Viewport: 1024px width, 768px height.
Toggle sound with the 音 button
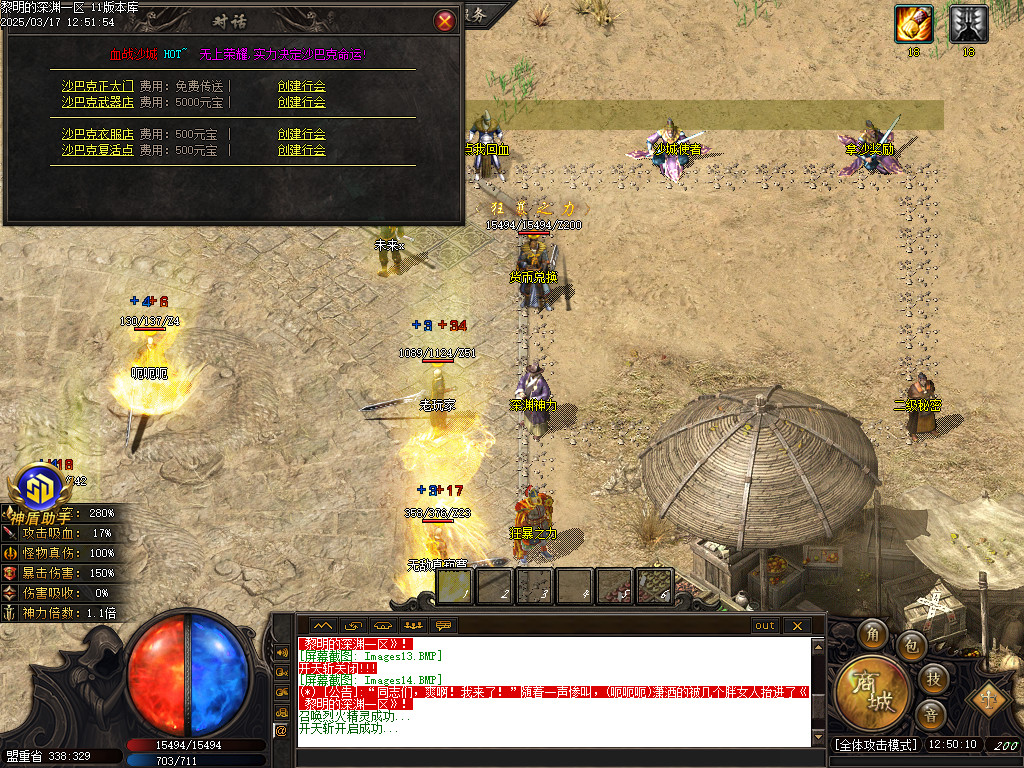[x=930, y=714]
